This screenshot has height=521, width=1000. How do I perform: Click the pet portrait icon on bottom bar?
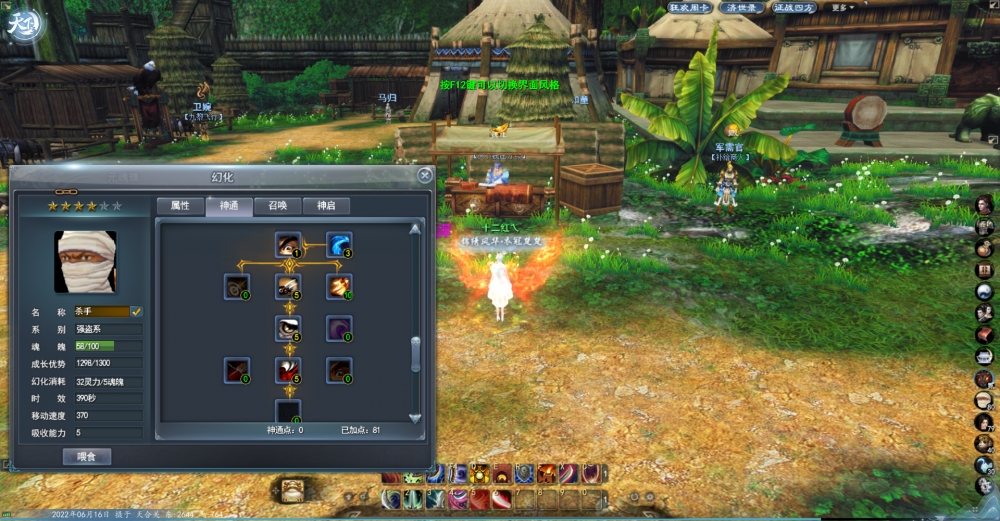(292, 489)
